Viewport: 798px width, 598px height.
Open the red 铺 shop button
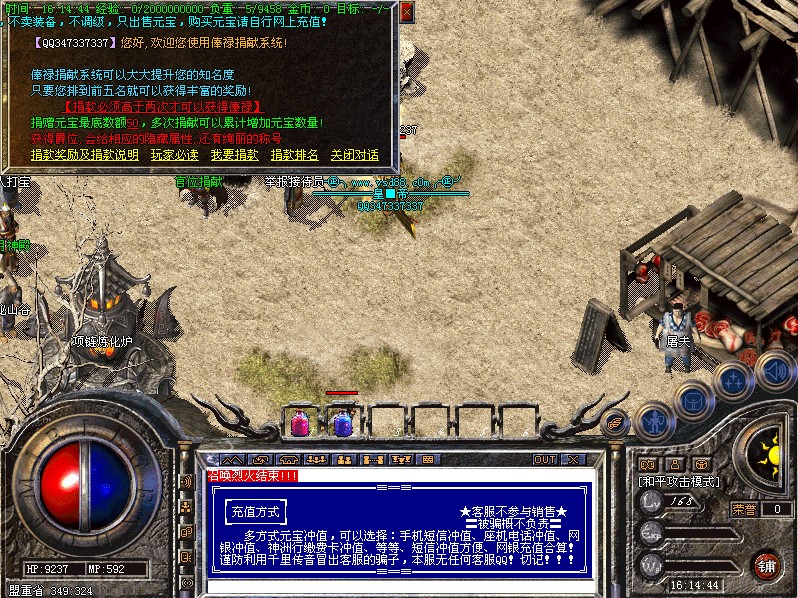point(767,564)
